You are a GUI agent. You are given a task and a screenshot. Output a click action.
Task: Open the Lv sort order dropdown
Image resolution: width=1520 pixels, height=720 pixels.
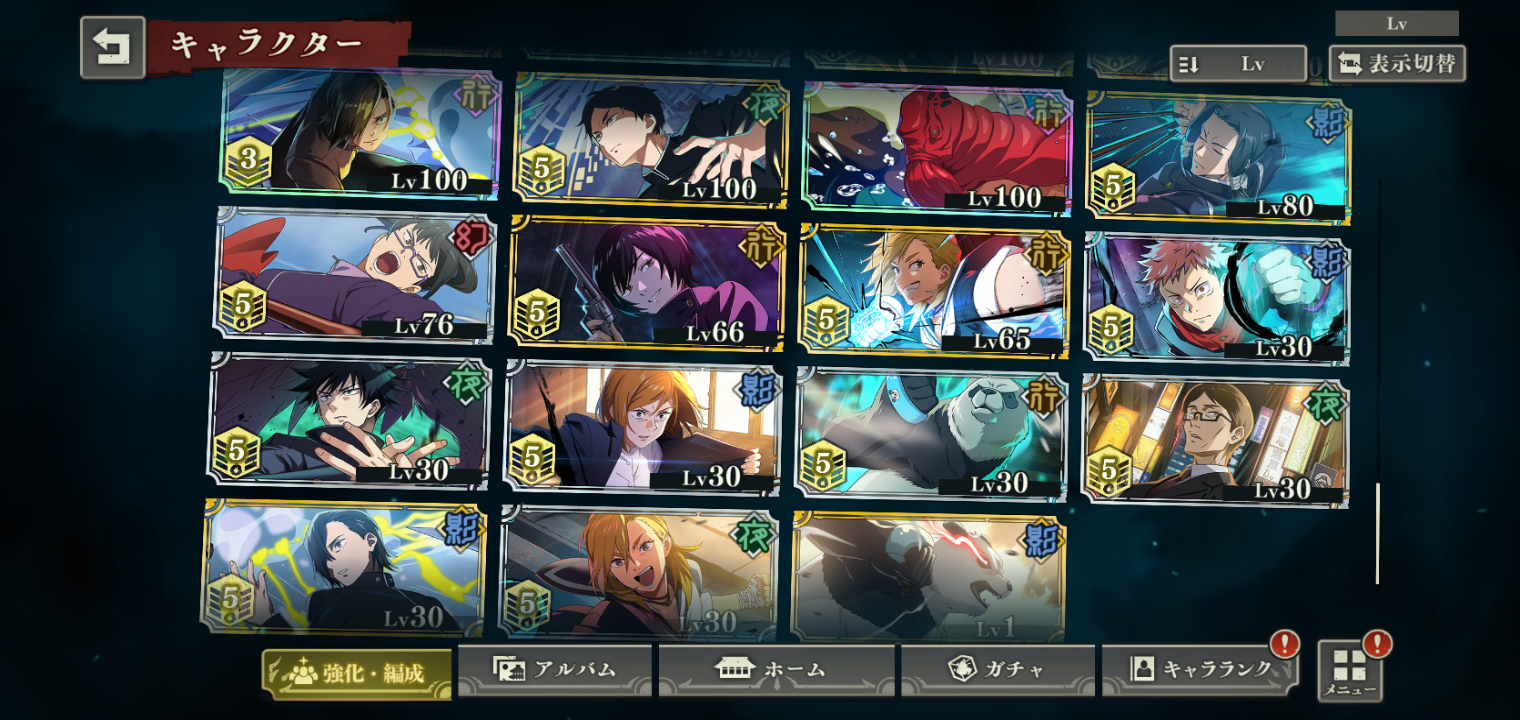click(x=1237, y=64)
